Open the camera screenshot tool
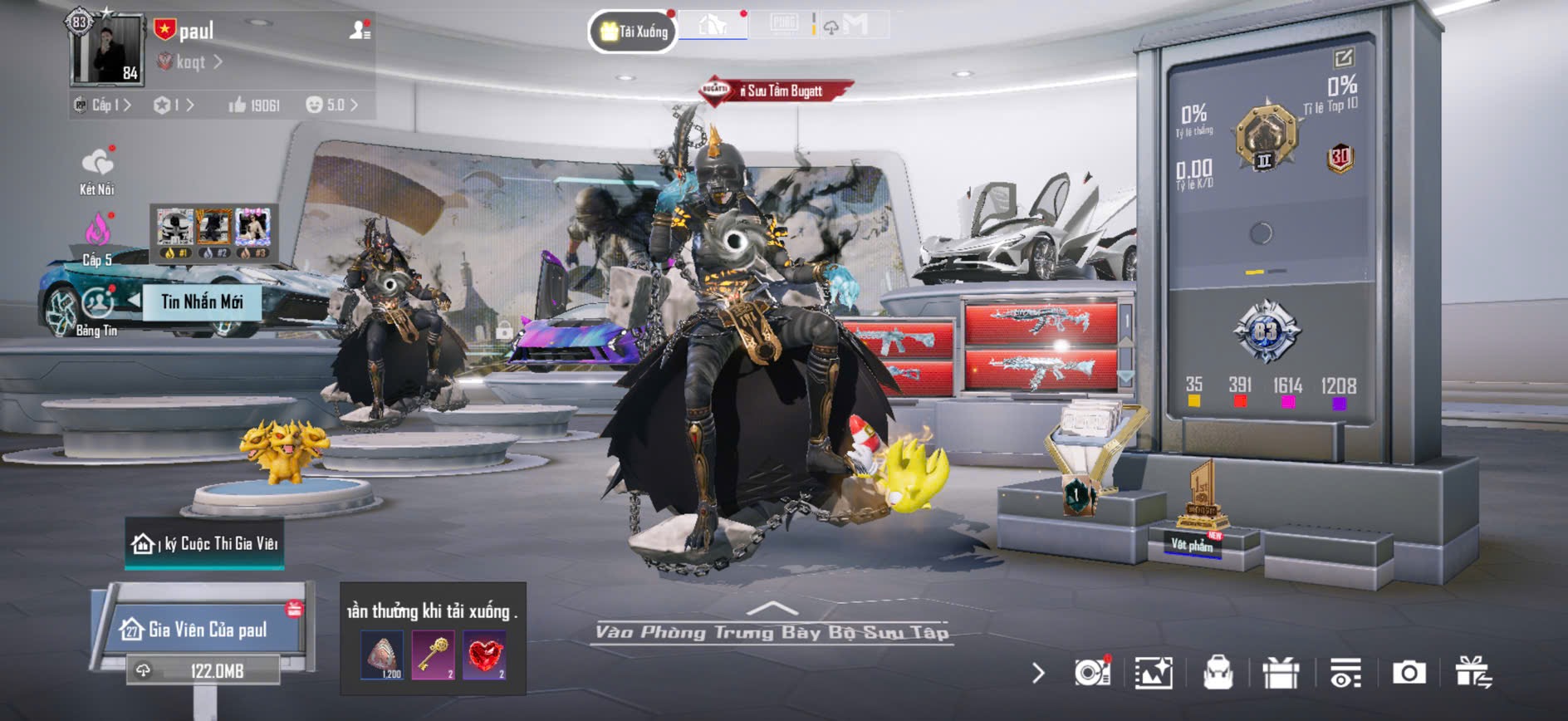The image size is (1568, 721). (x=1409, y=673)
